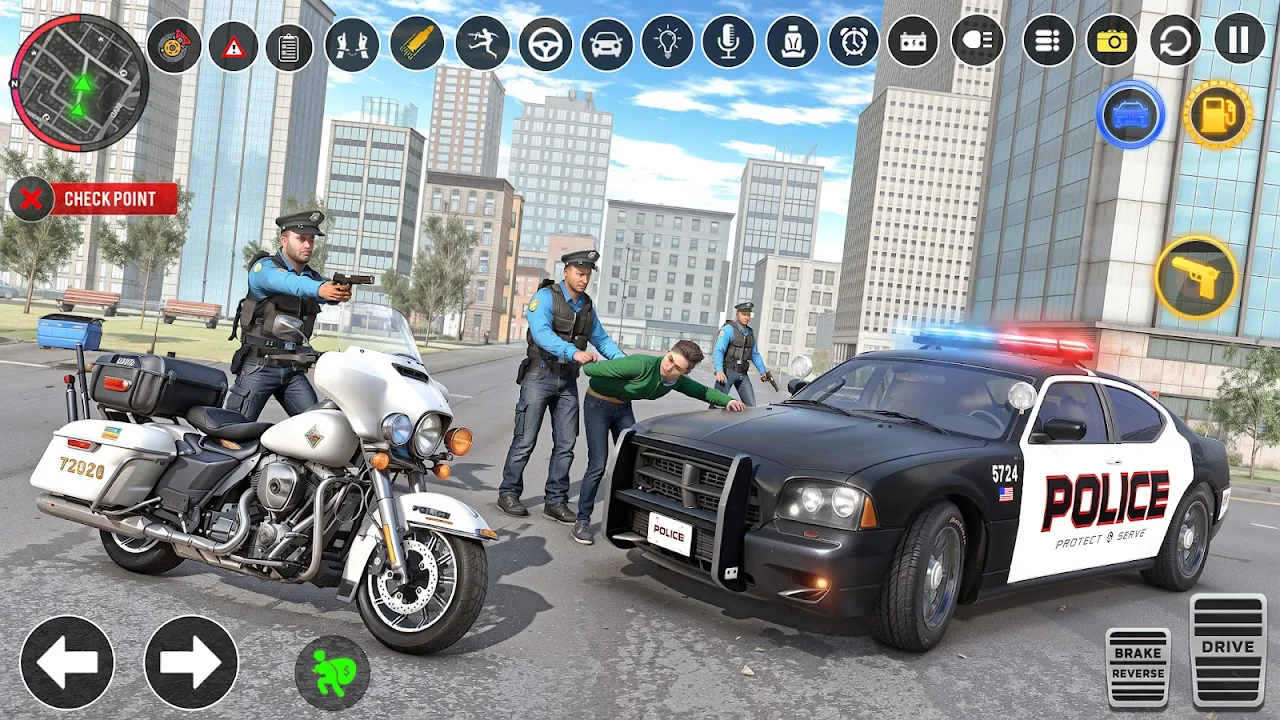1280x720 pixels.
Task: Select the steering wheel icon
Action: pyautogui.click(x=545, y=44)
